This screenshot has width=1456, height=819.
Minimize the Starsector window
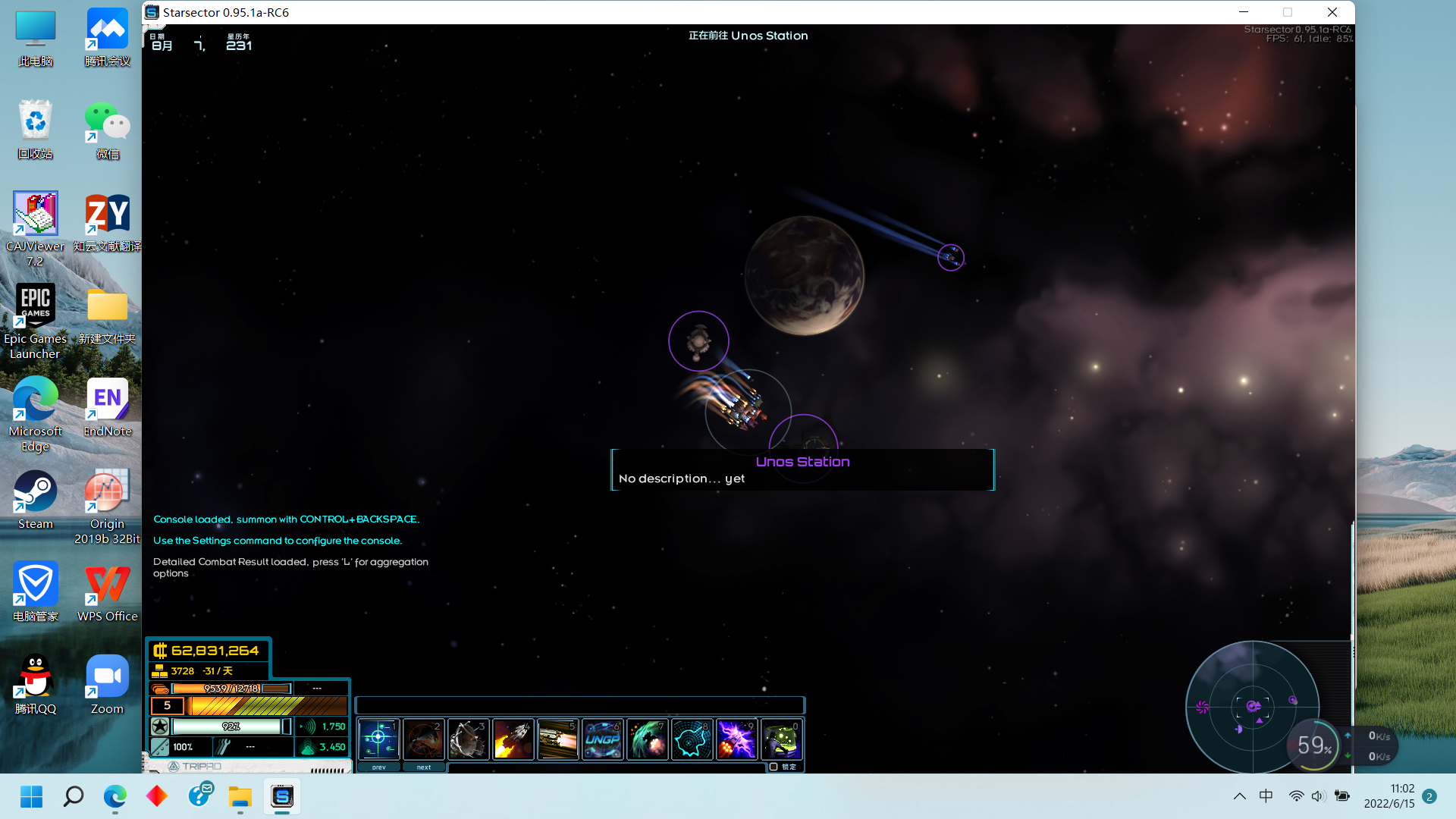point(1244,12)
